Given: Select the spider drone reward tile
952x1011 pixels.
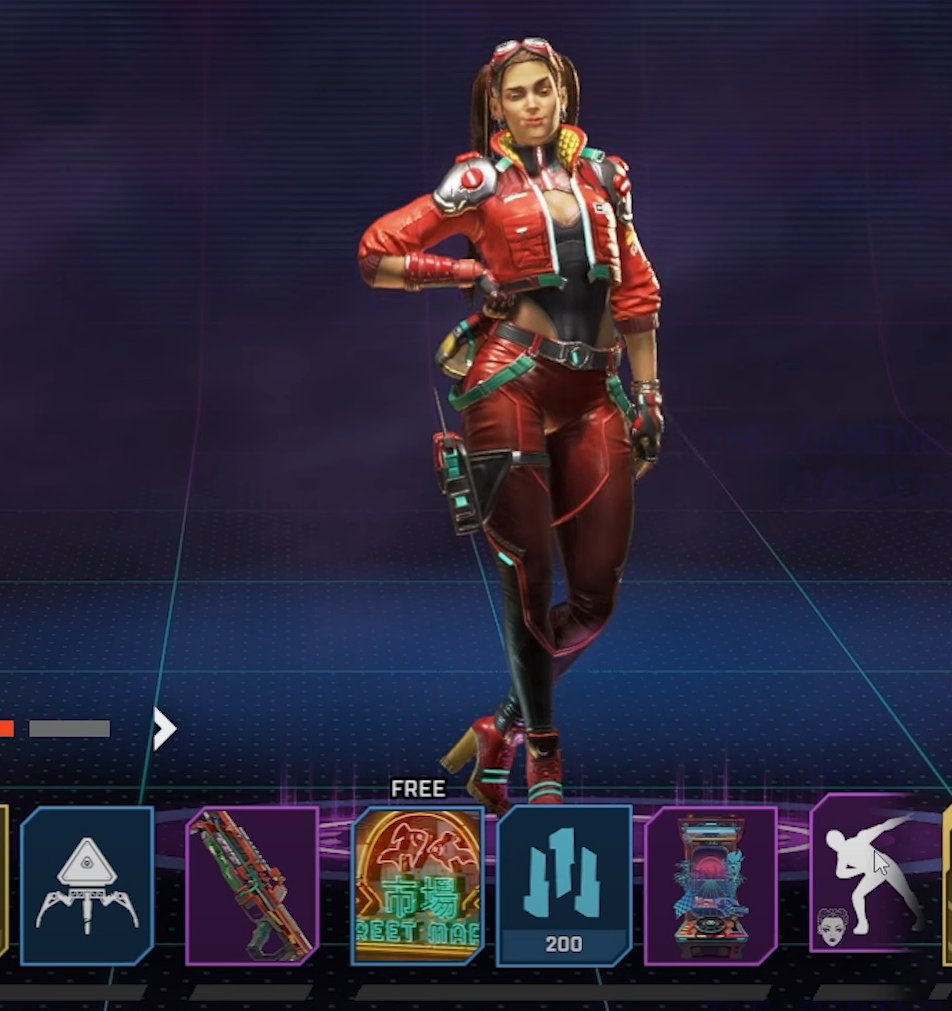Looking at the screenshot, I should pos(87,885).
